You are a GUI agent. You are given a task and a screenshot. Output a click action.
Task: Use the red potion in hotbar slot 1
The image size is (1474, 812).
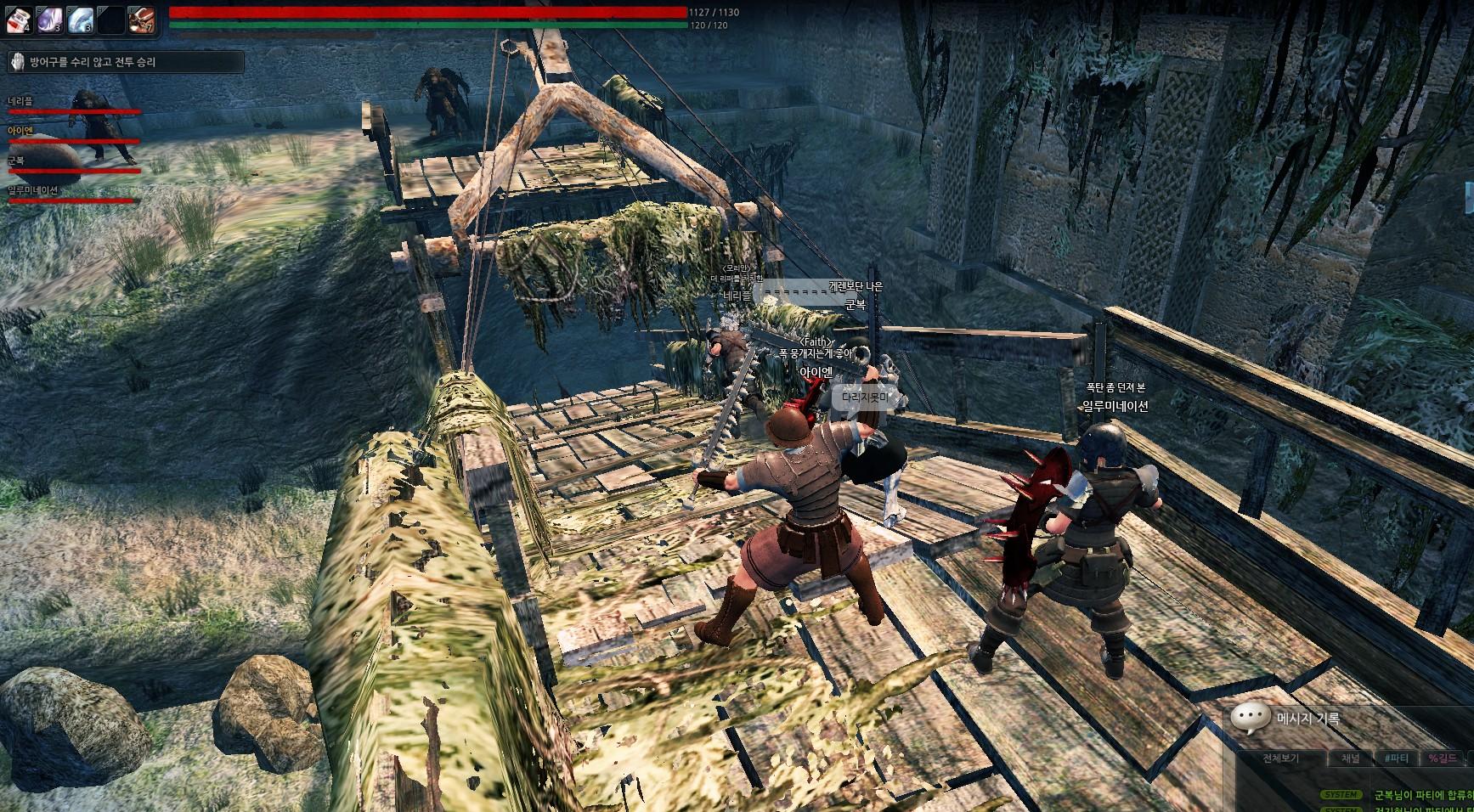click(19, 19)
